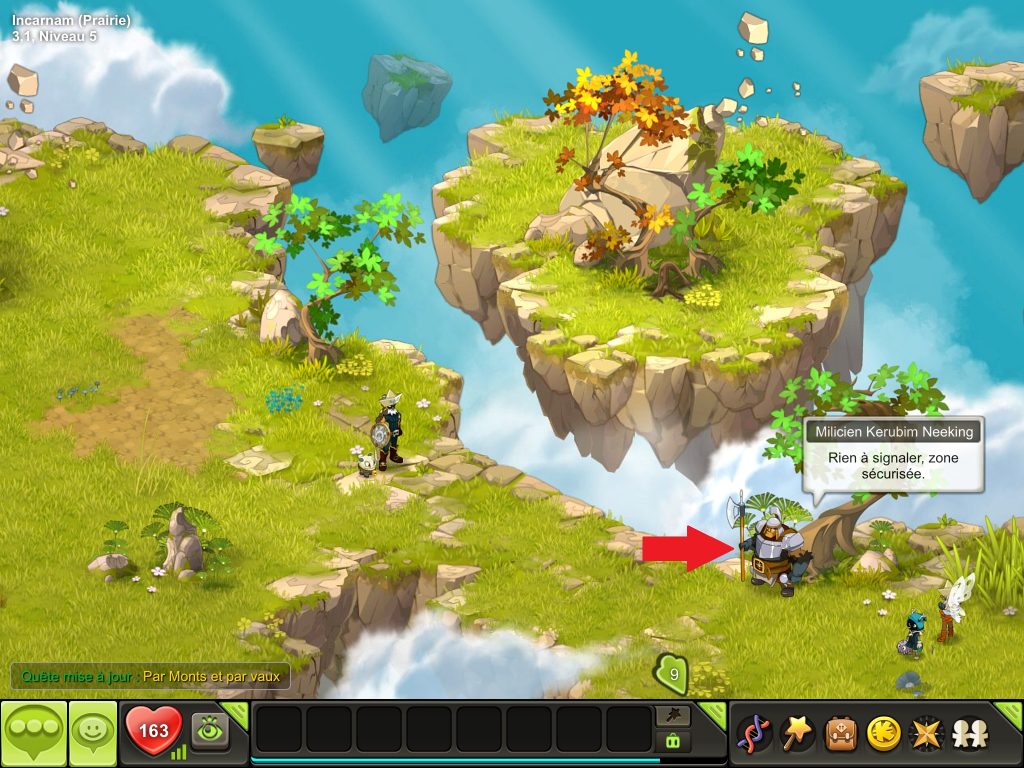Click the green leaf badge numbered 9
This screenshot has width=1024, height=768.
pos(673,675)
